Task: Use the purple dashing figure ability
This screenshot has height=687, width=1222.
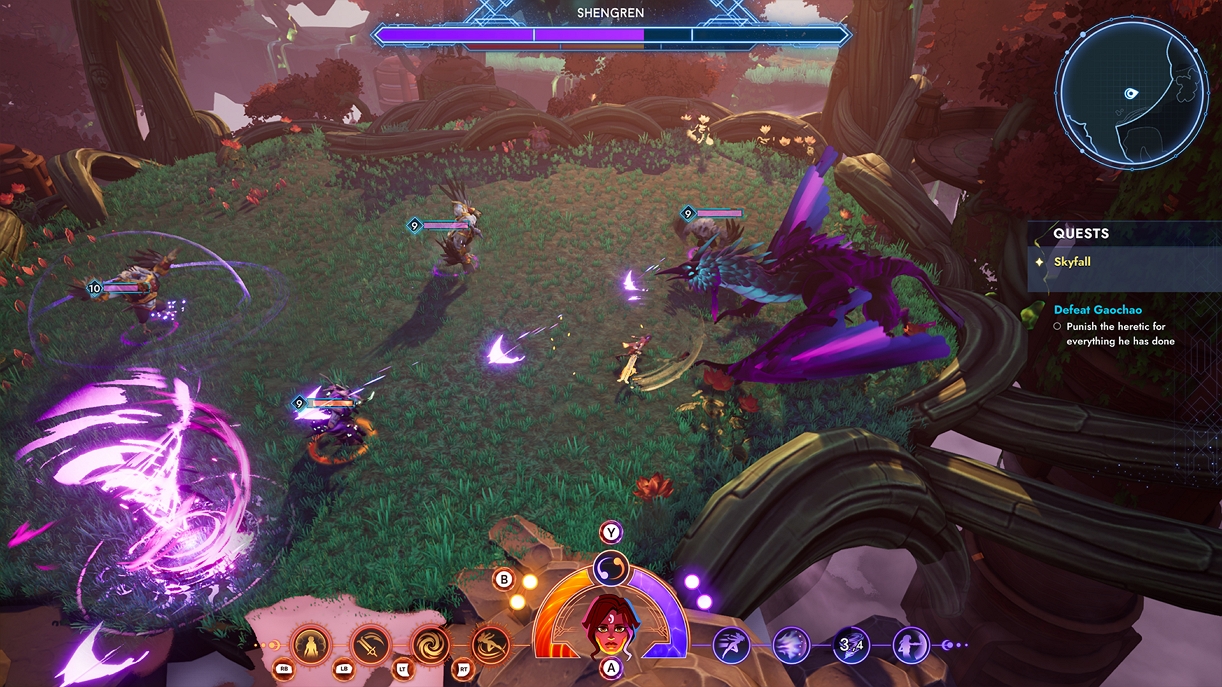Action: (731, 645)
